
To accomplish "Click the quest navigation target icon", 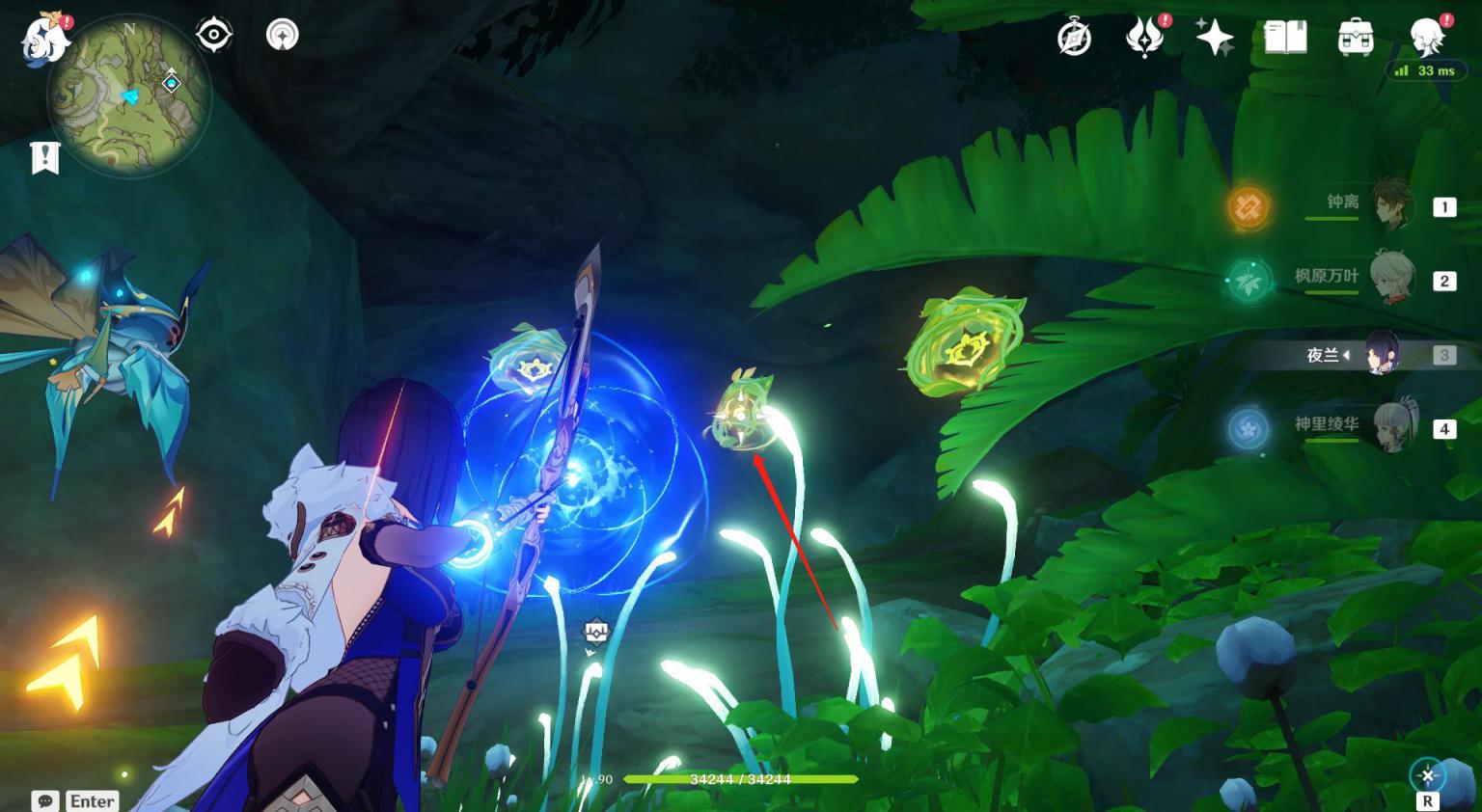I will (213, 36).
